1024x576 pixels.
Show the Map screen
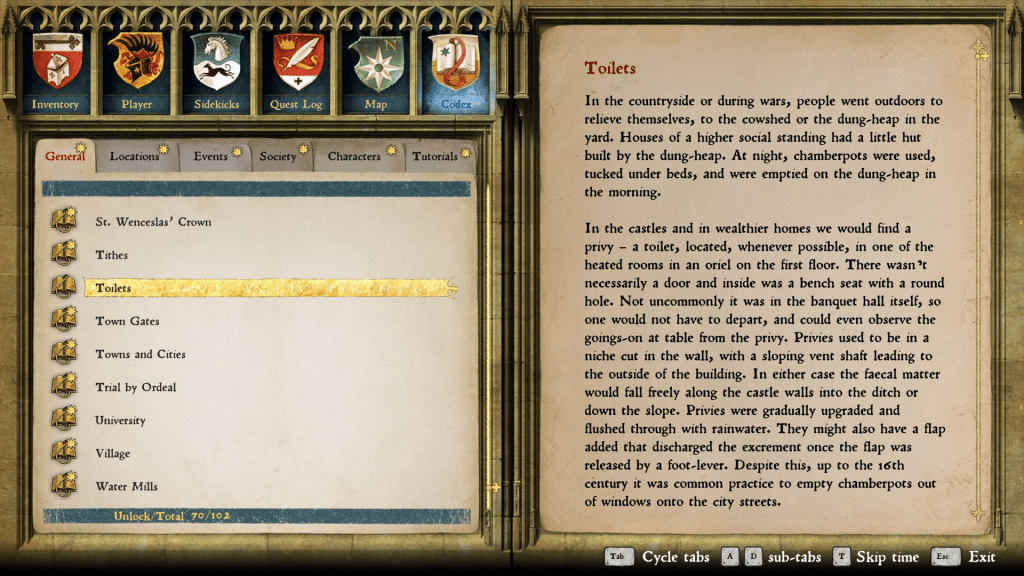click(376, 68)
